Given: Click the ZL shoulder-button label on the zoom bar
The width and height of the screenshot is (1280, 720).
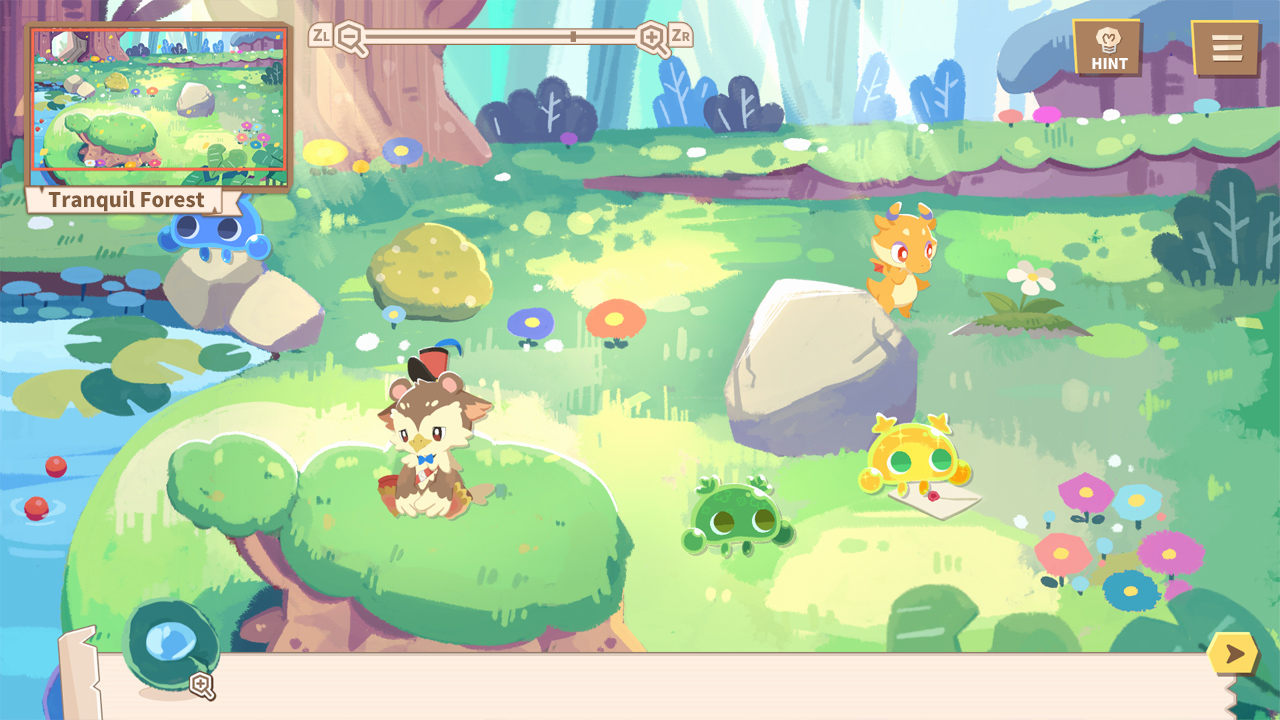Looking at the screenshot, I should click(320, 33).
